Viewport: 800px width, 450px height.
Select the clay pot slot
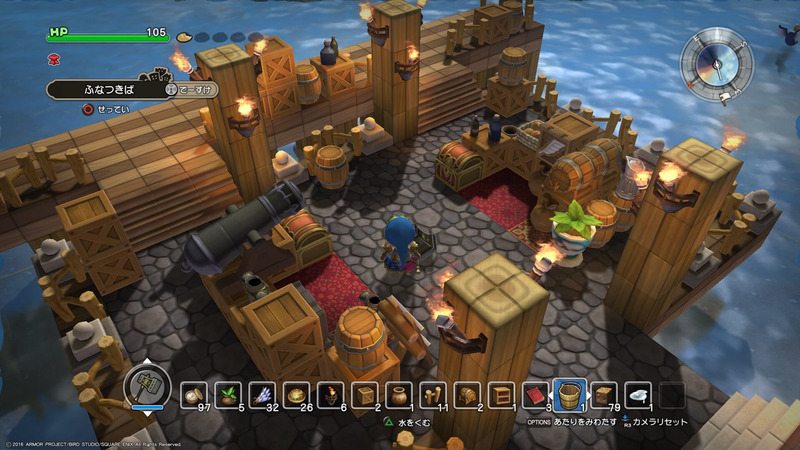(399, 395)
